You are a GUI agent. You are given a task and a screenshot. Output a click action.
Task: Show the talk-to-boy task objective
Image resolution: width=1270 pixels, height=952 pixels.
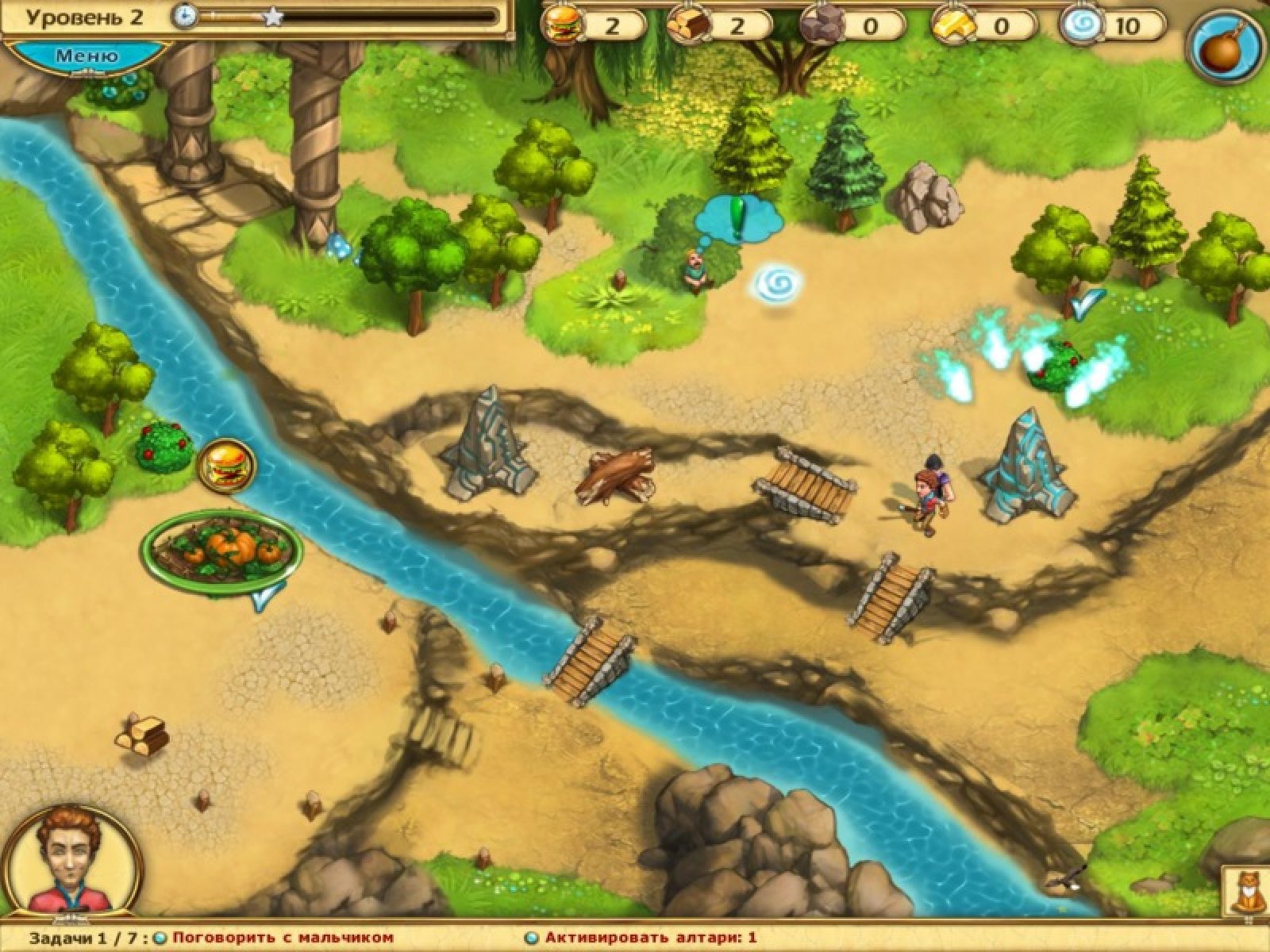[283, 938]
